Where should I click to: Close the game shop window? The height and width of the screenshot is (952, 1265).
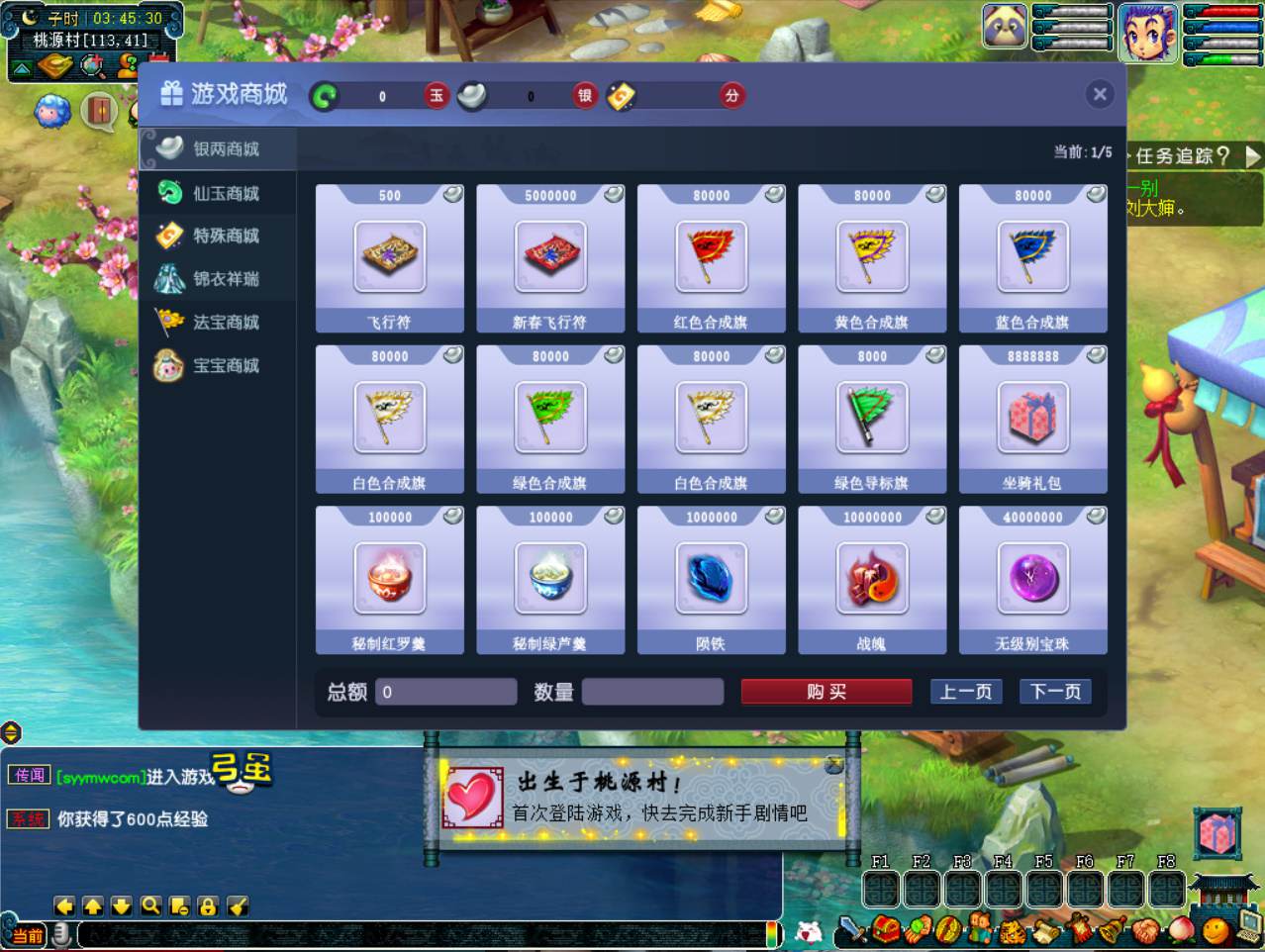[x=1099, y=94]
